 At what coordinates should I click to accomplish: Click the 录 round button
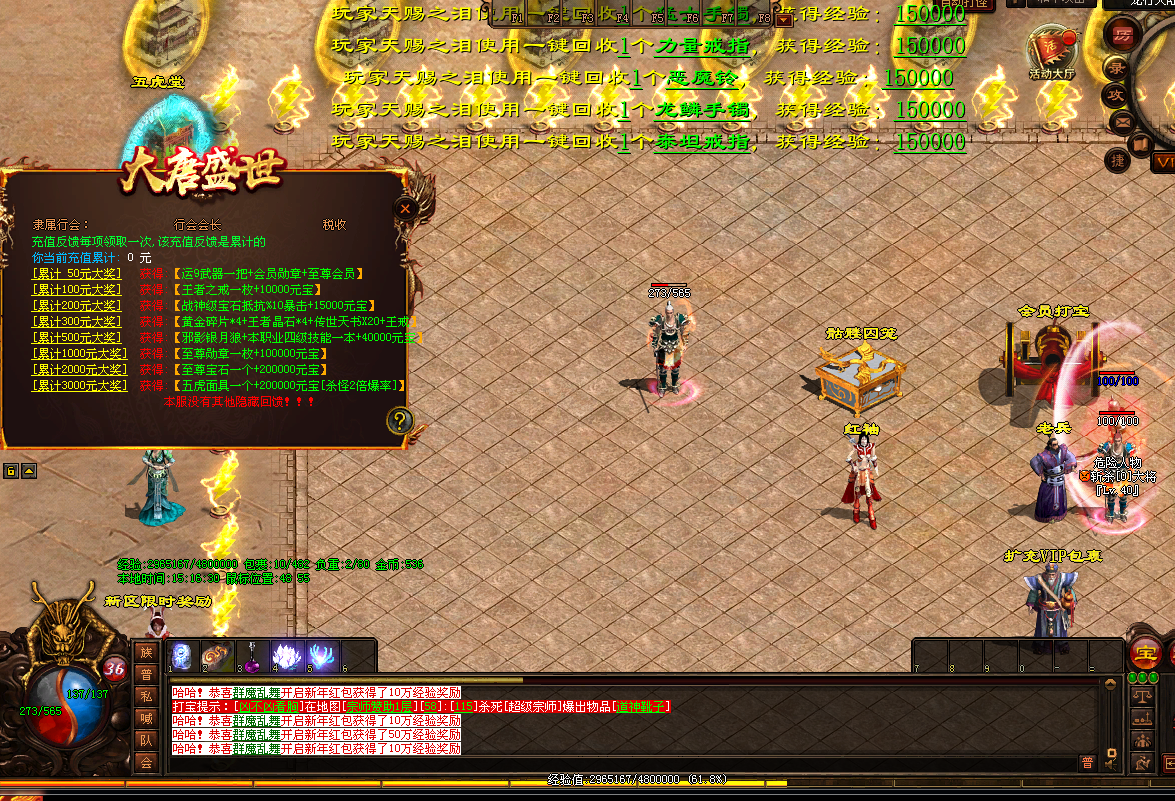pyautogui.click(x=1116, y=67)
